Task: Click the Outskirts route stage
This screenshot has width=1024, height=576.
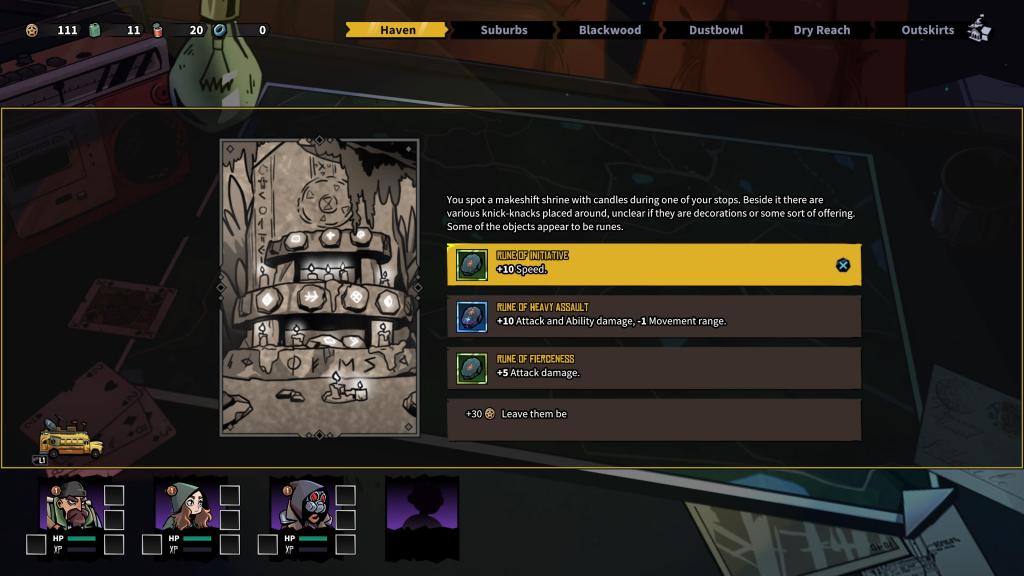Action: (927, 30)
